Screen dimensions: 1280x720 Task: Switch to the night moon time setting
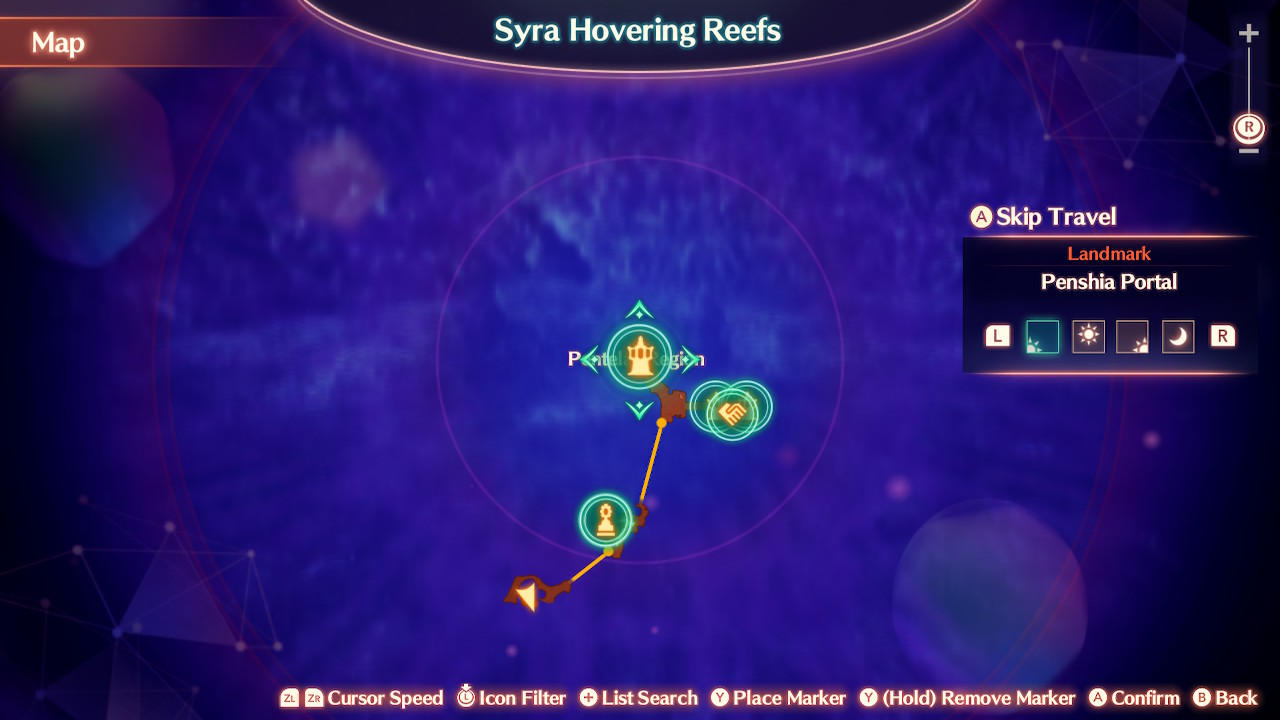coord(1178,336)
